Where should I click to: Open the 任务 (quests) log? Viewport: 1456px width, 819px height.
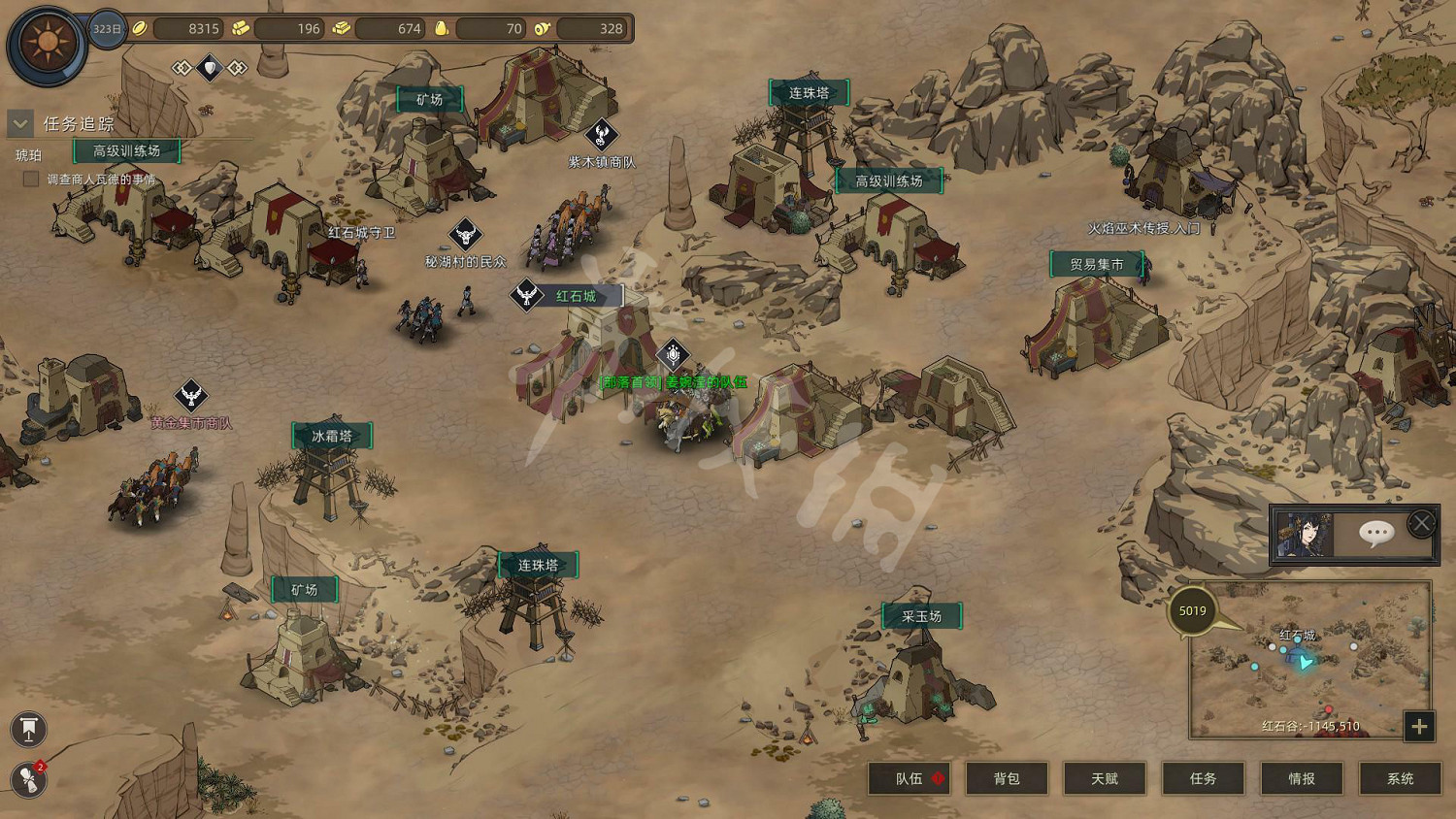point(1203,778)
